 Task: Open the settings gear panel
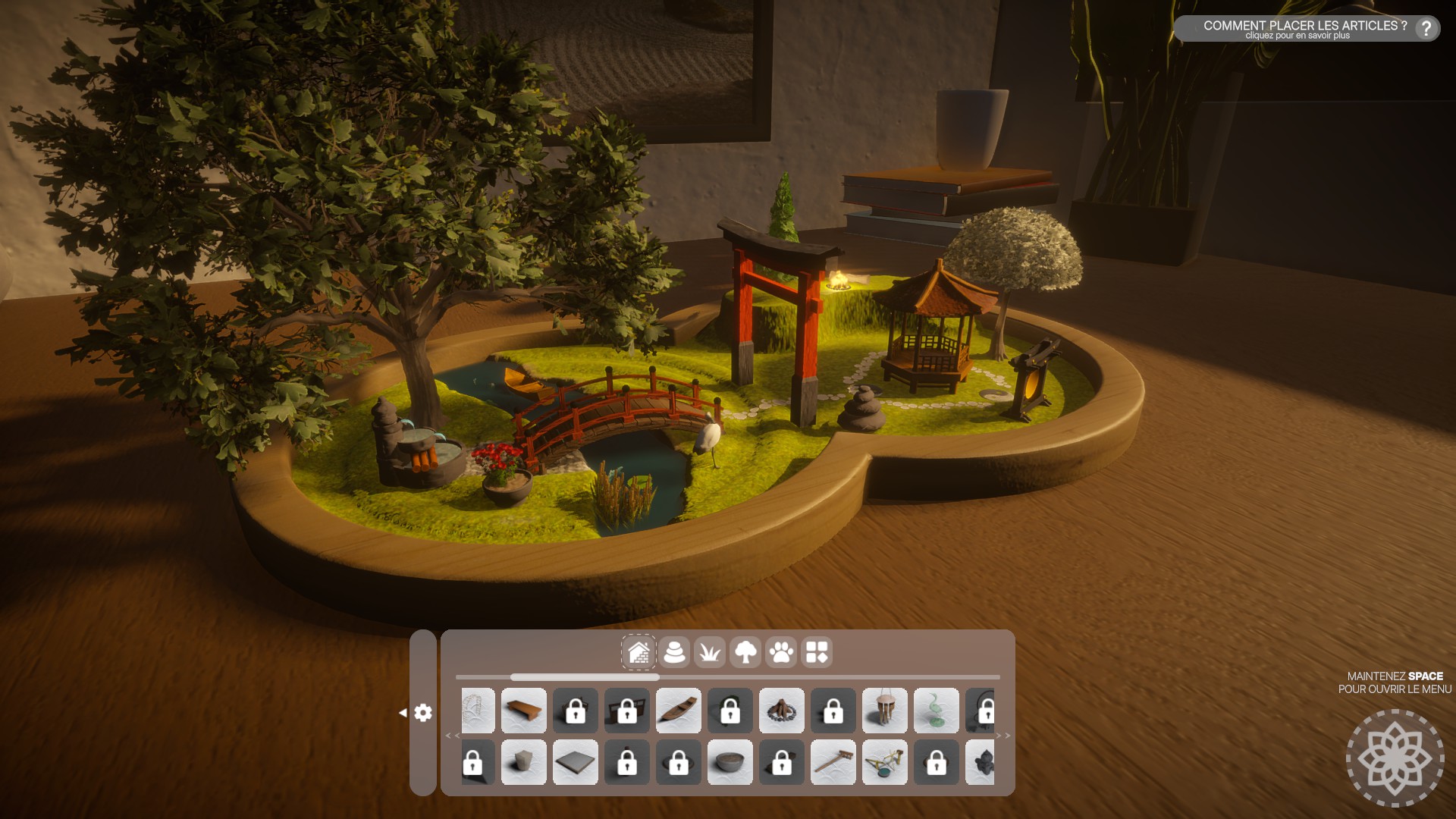coord(423,713)
